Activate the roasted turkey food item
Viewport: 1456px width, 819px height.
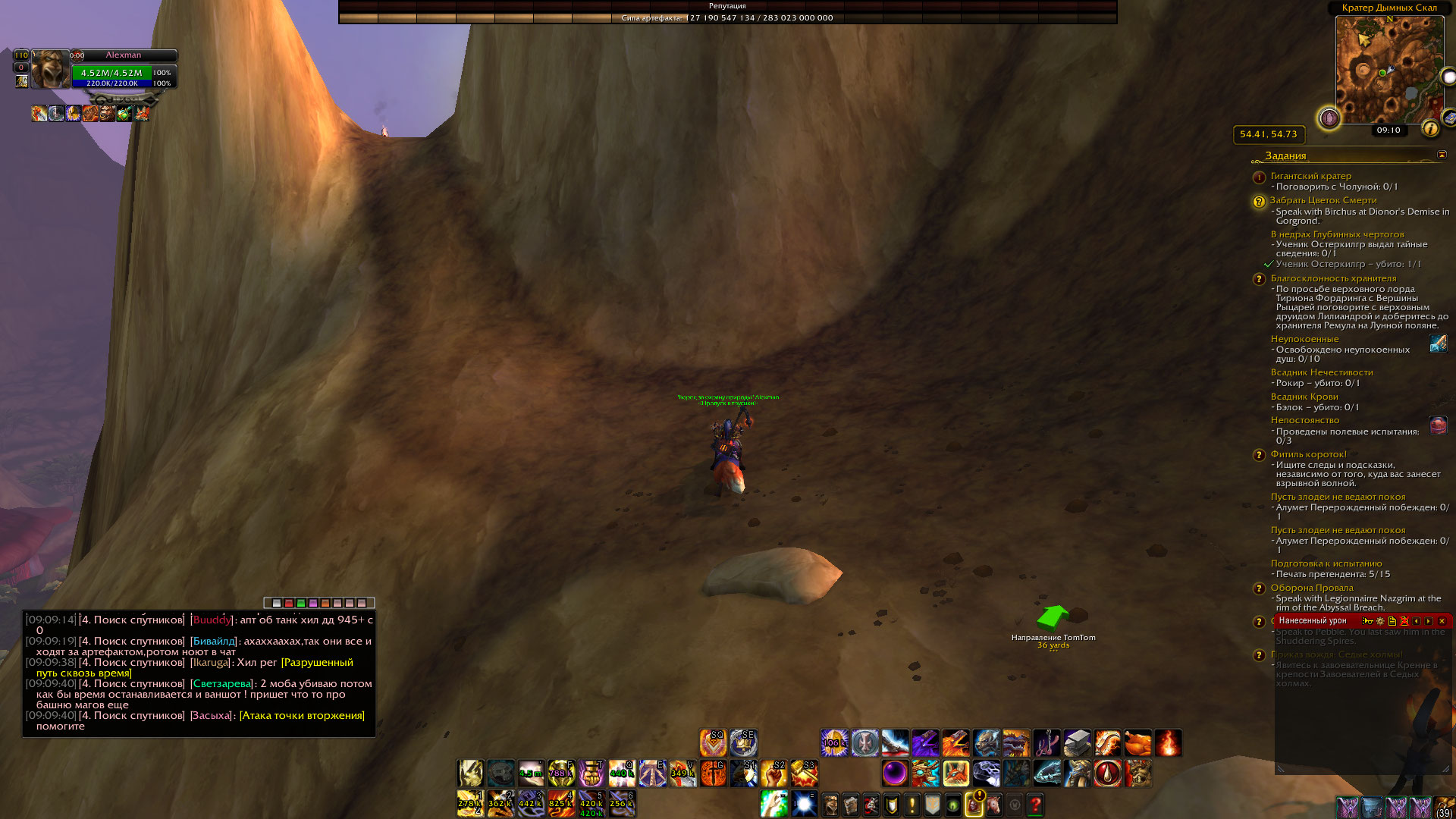point(1137,743)
